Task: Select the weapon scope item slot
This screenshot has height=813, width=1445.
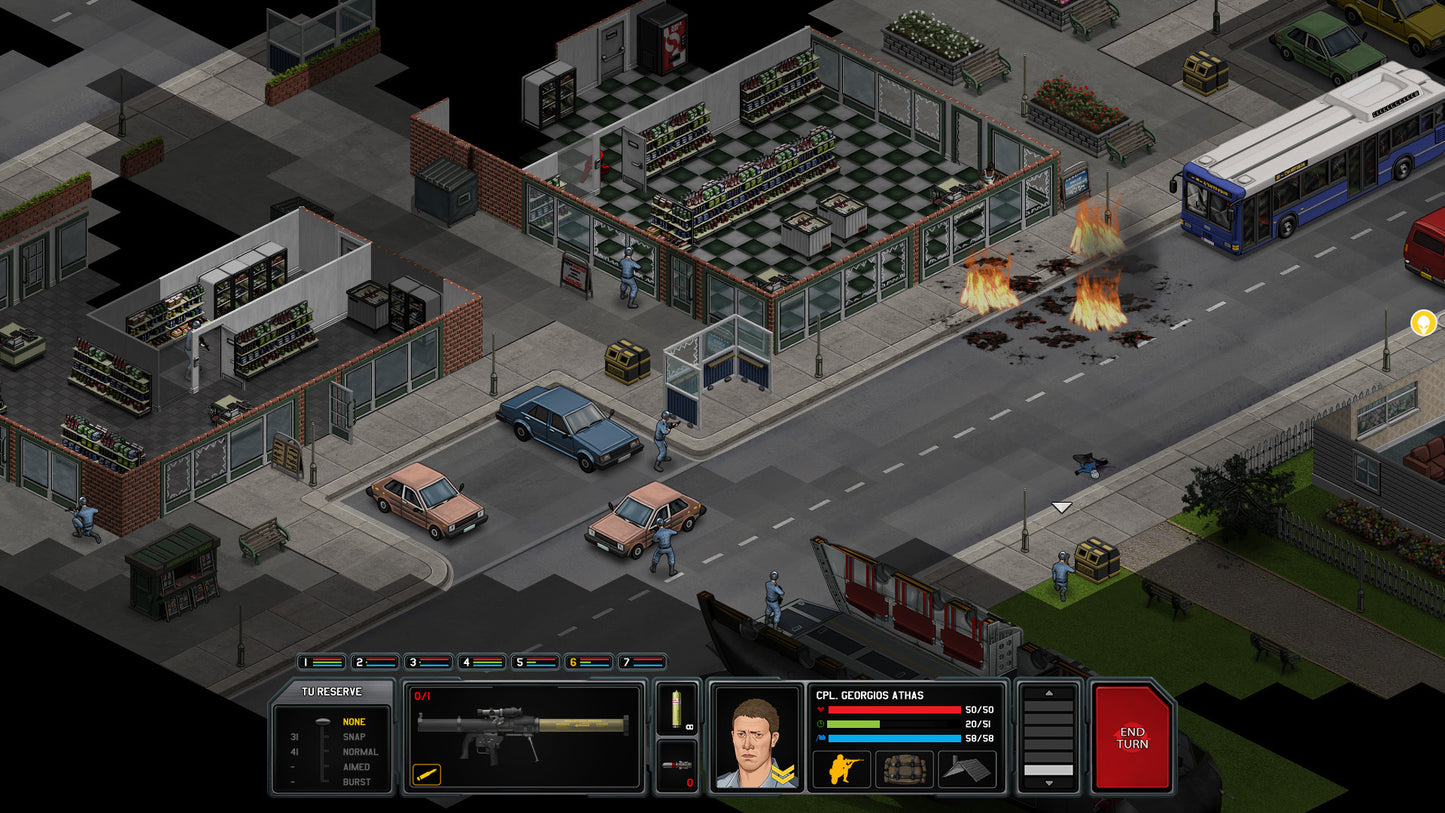Action: (x=678, y=765)
